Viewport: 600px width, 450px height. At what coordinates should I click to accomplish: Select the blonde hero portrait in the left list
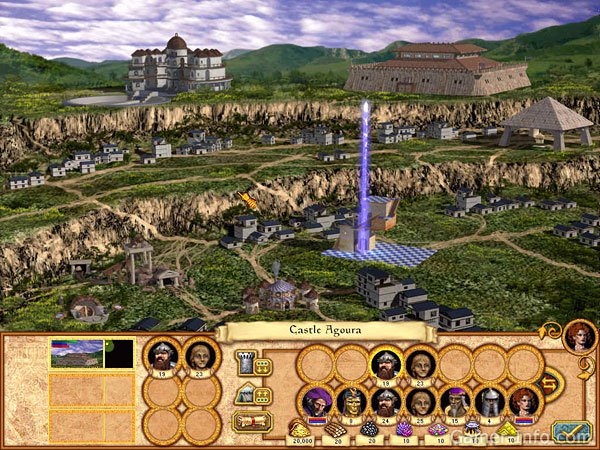click(x=200, y=355)
